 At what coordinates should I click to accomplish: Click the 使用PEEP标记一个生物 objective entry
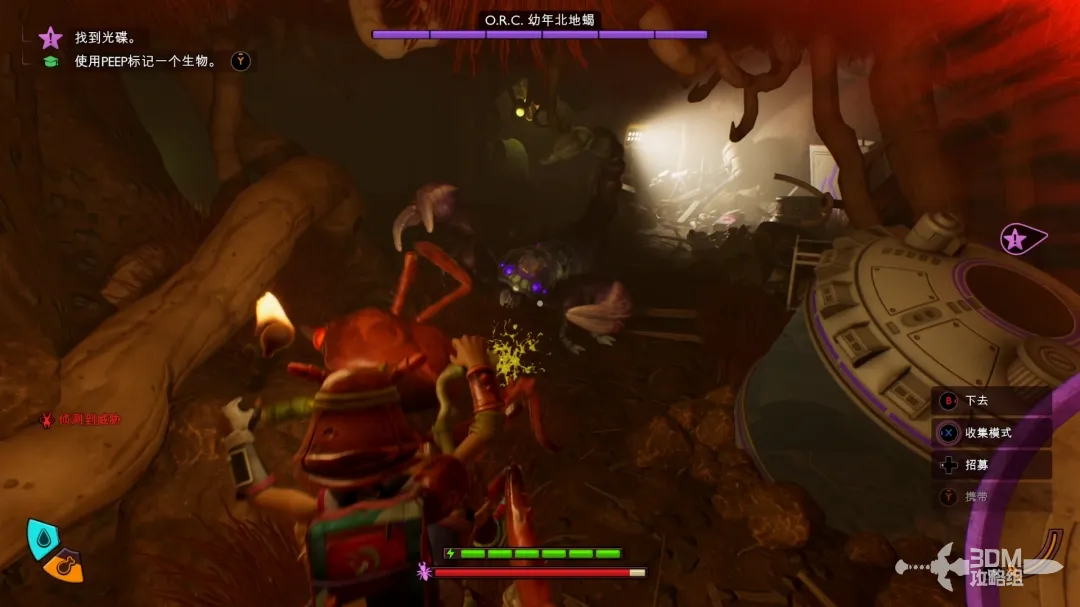point(145,62)
